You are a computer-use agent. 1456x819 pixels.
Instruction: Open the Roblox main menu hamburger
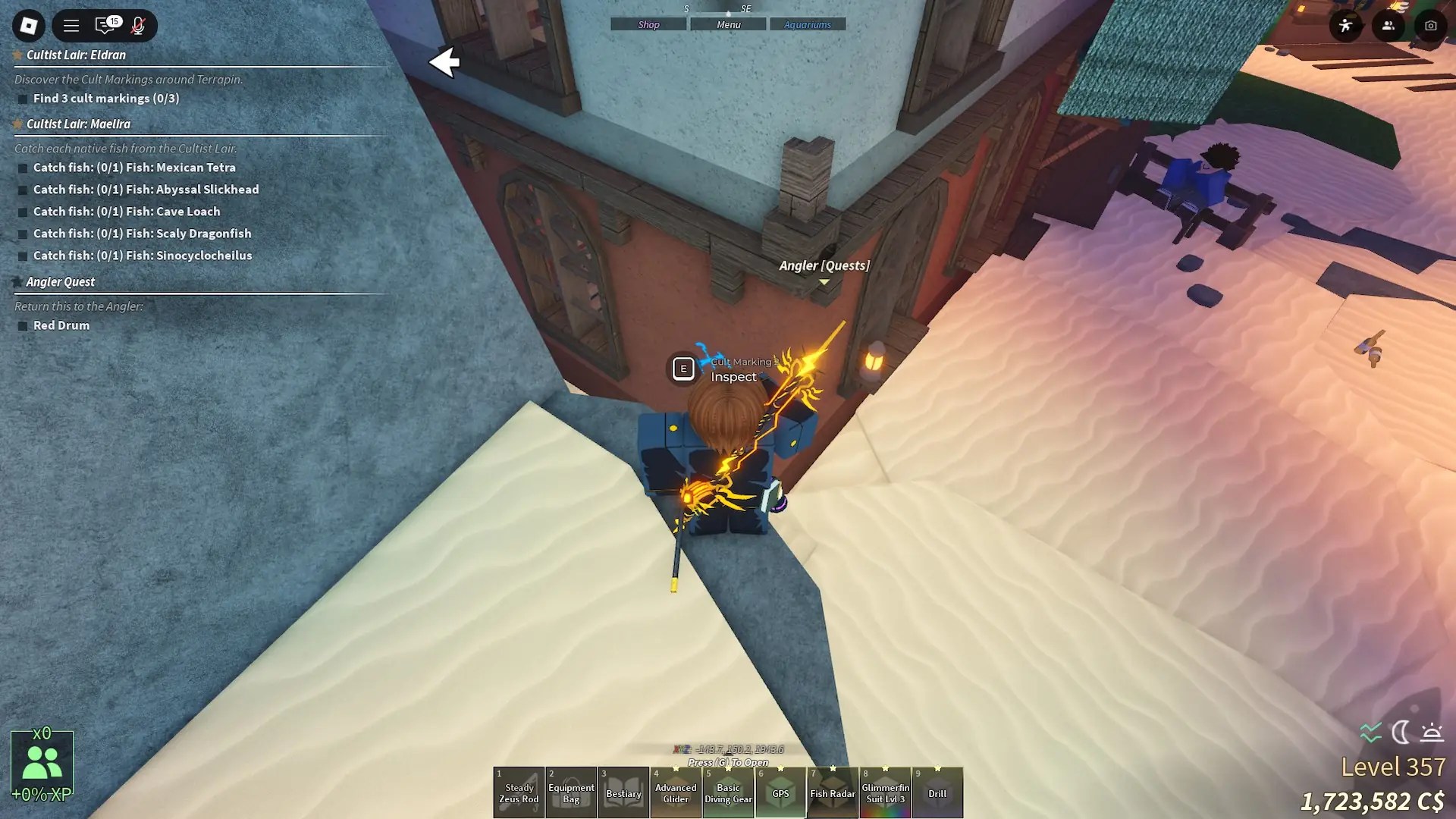click(71, 25)
